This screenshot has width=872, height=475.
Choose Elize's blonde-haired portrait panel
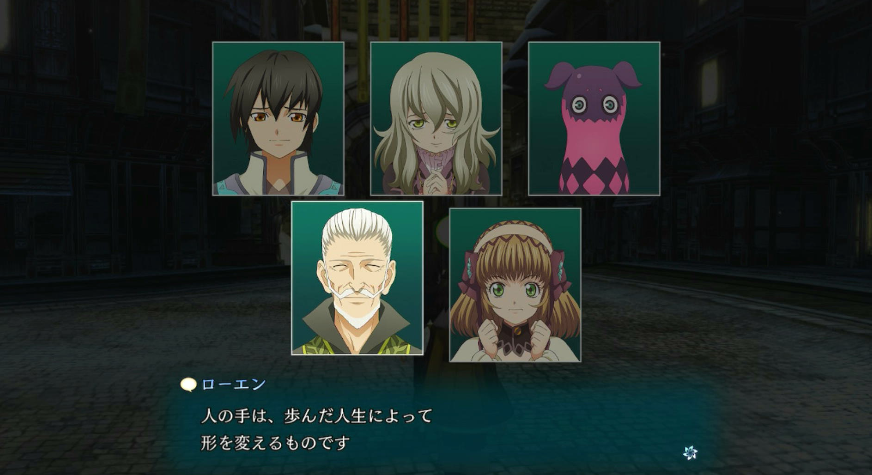436,119
